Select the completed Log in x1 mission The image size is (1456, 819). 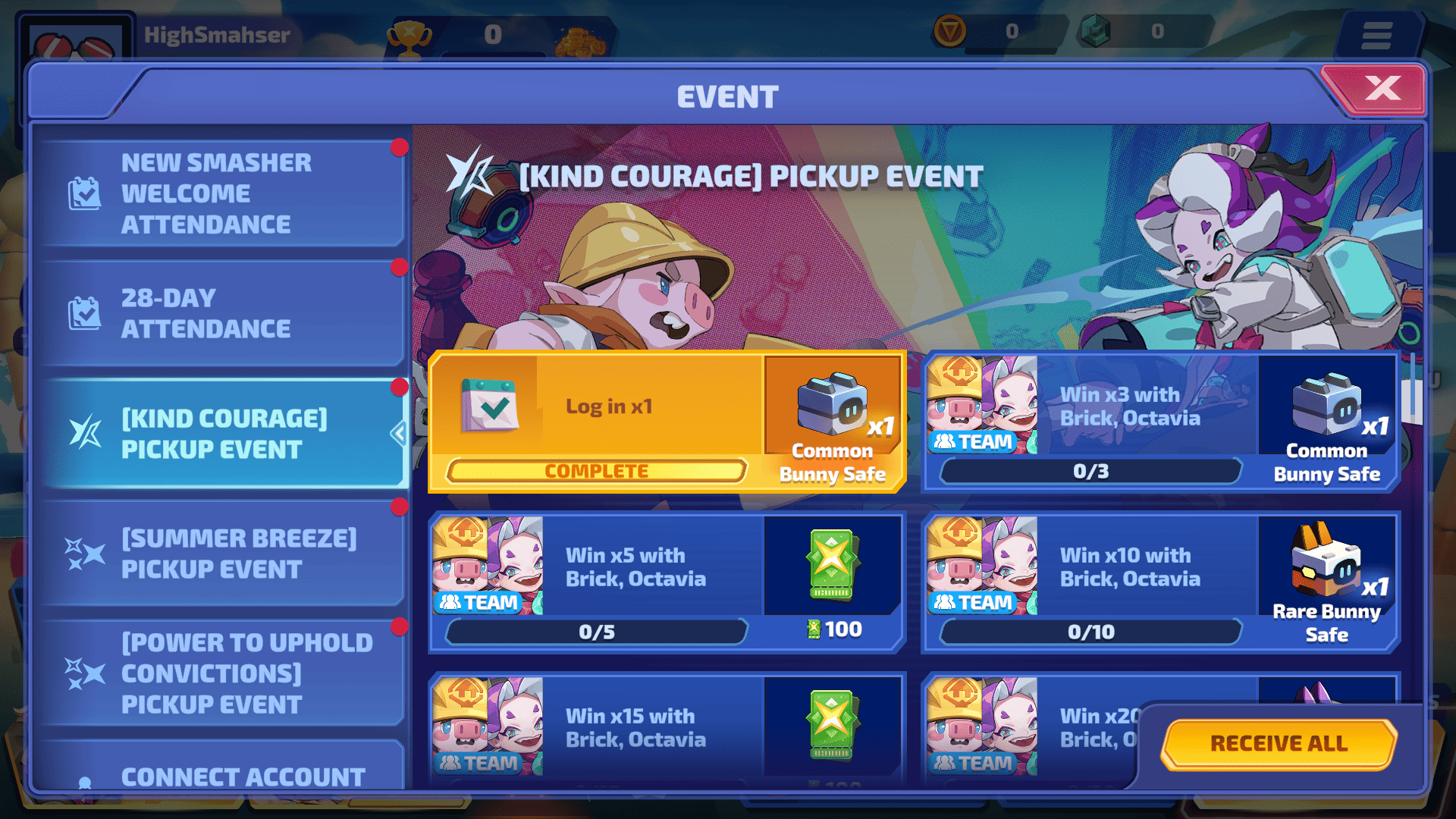point(607,422)
